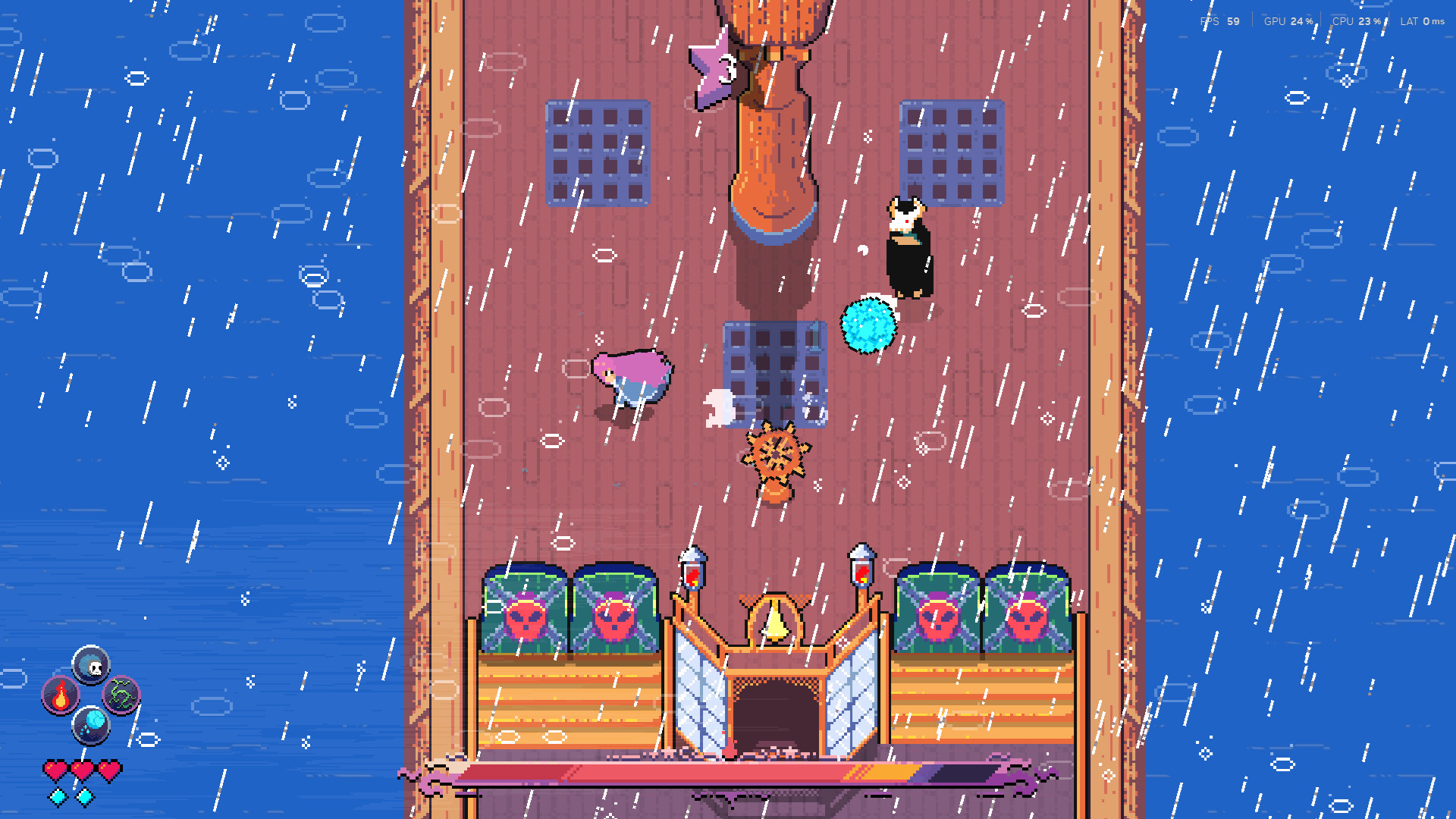1456x819 pixels.
Task: Click the leftmost heart in the HUD
Action: pos(56,767)
